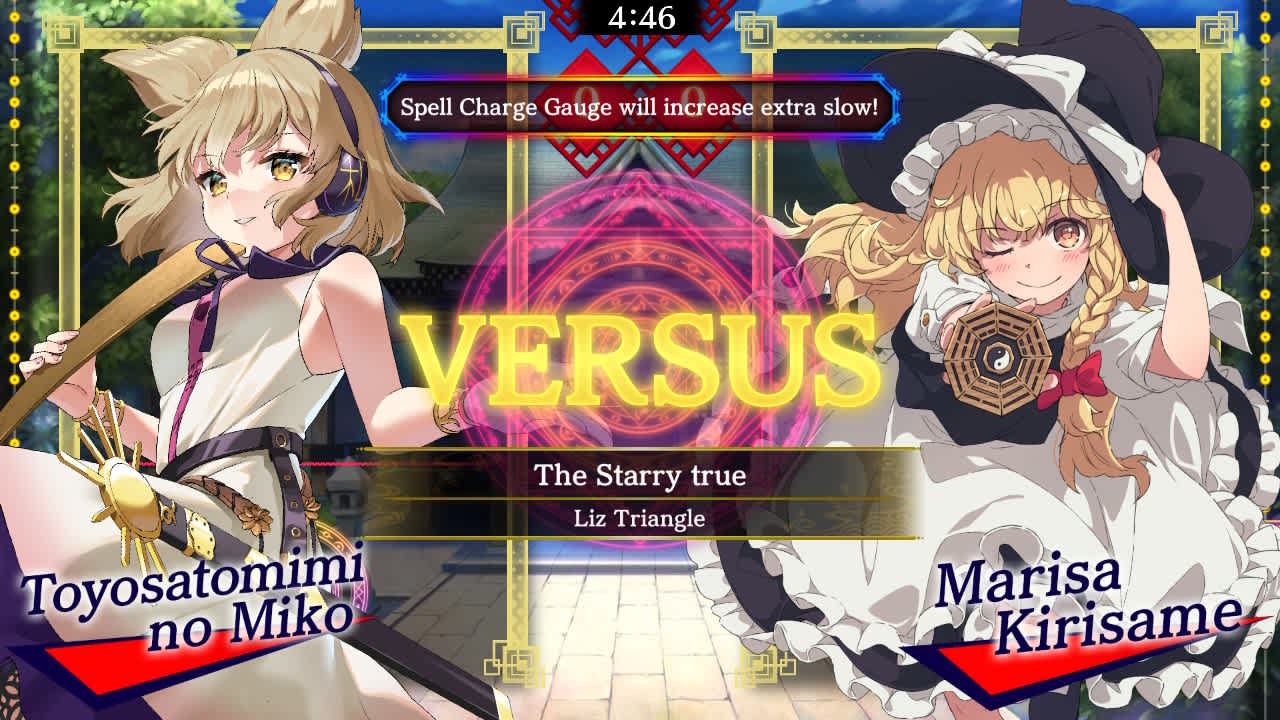Open the Liz Triangle artist details
The height and width of the screenshot is (720, 1280).
pos(640,519)
